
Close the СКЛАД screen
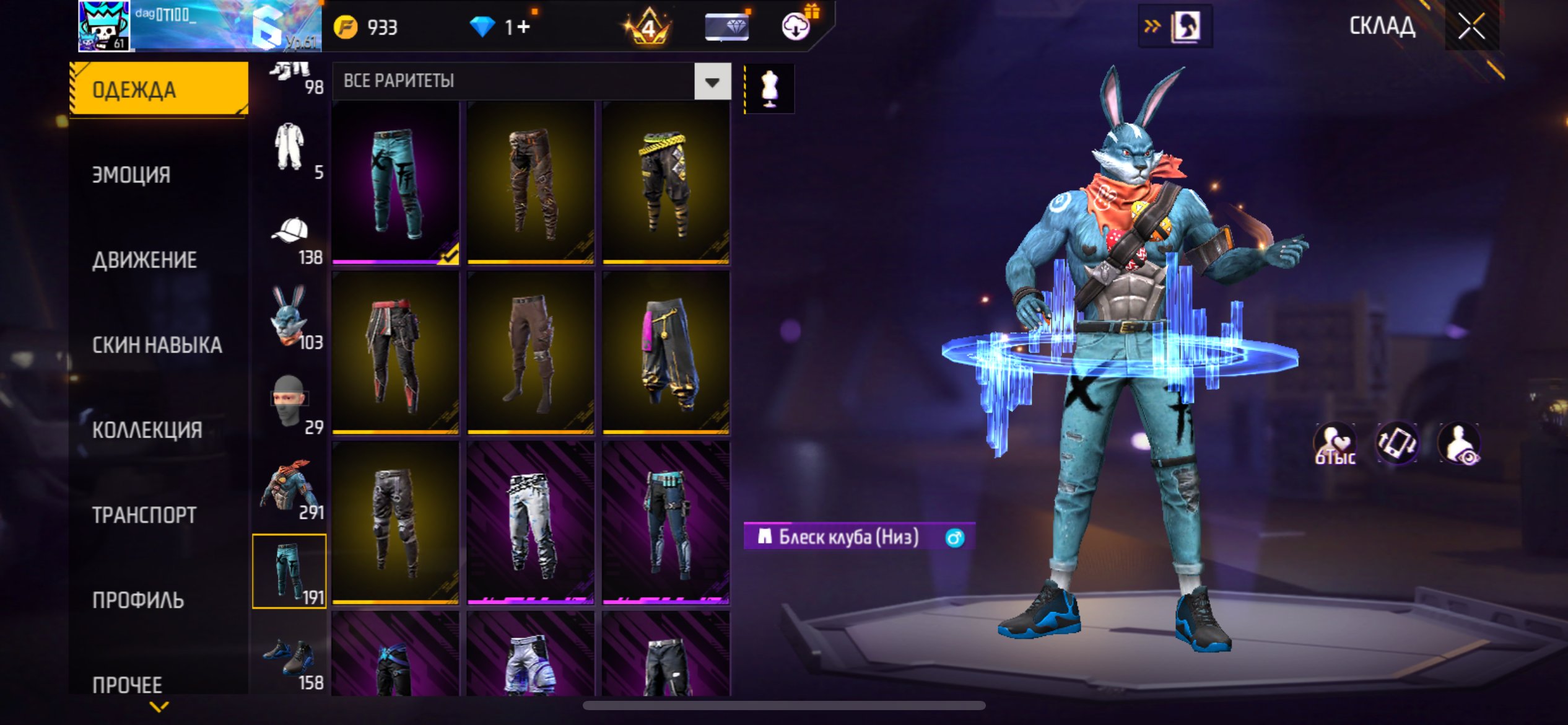(x=1471, y=27)
